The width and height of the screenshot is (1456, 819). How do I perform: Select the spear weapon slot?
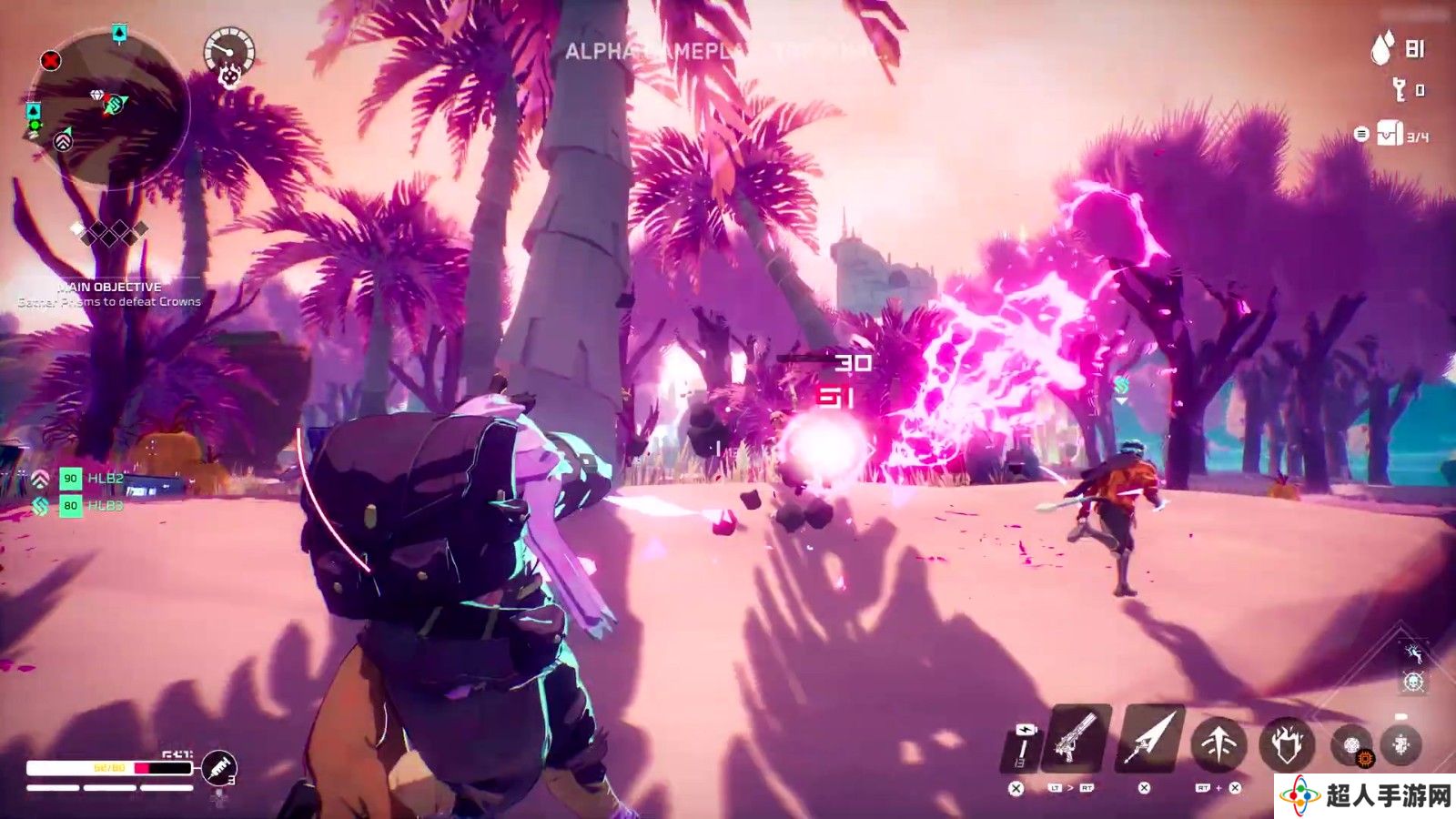1149,739
